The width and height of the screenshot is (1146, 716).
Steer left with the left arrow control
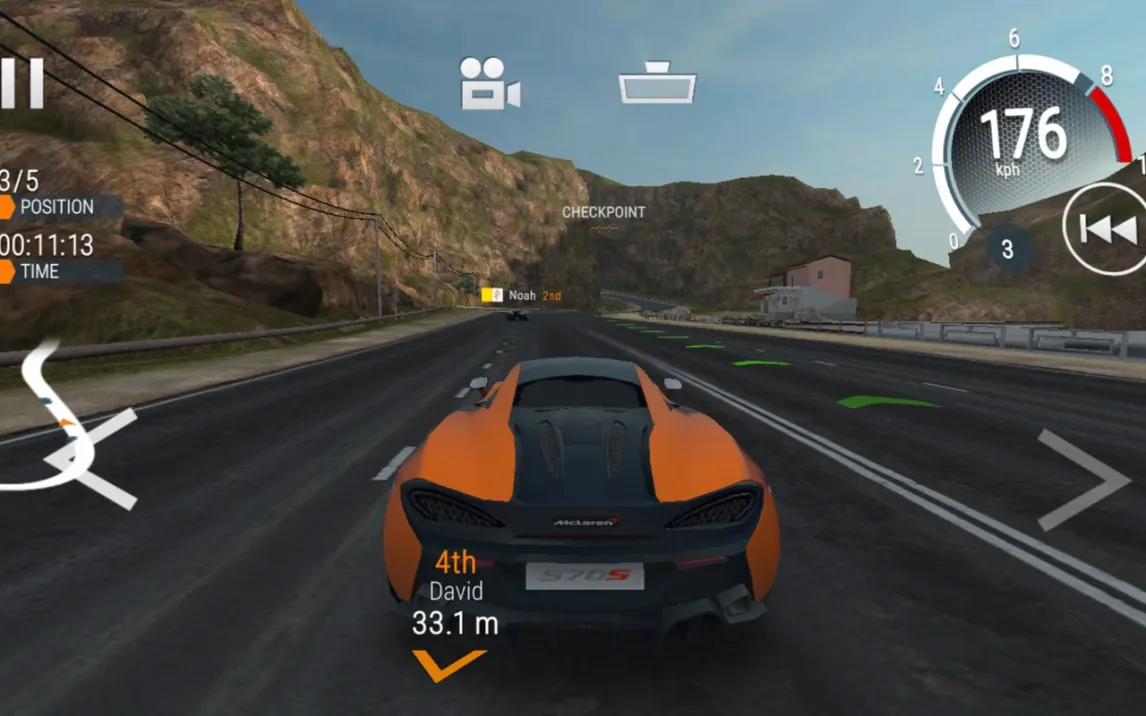pyautogui.click(x=98, y=459)
